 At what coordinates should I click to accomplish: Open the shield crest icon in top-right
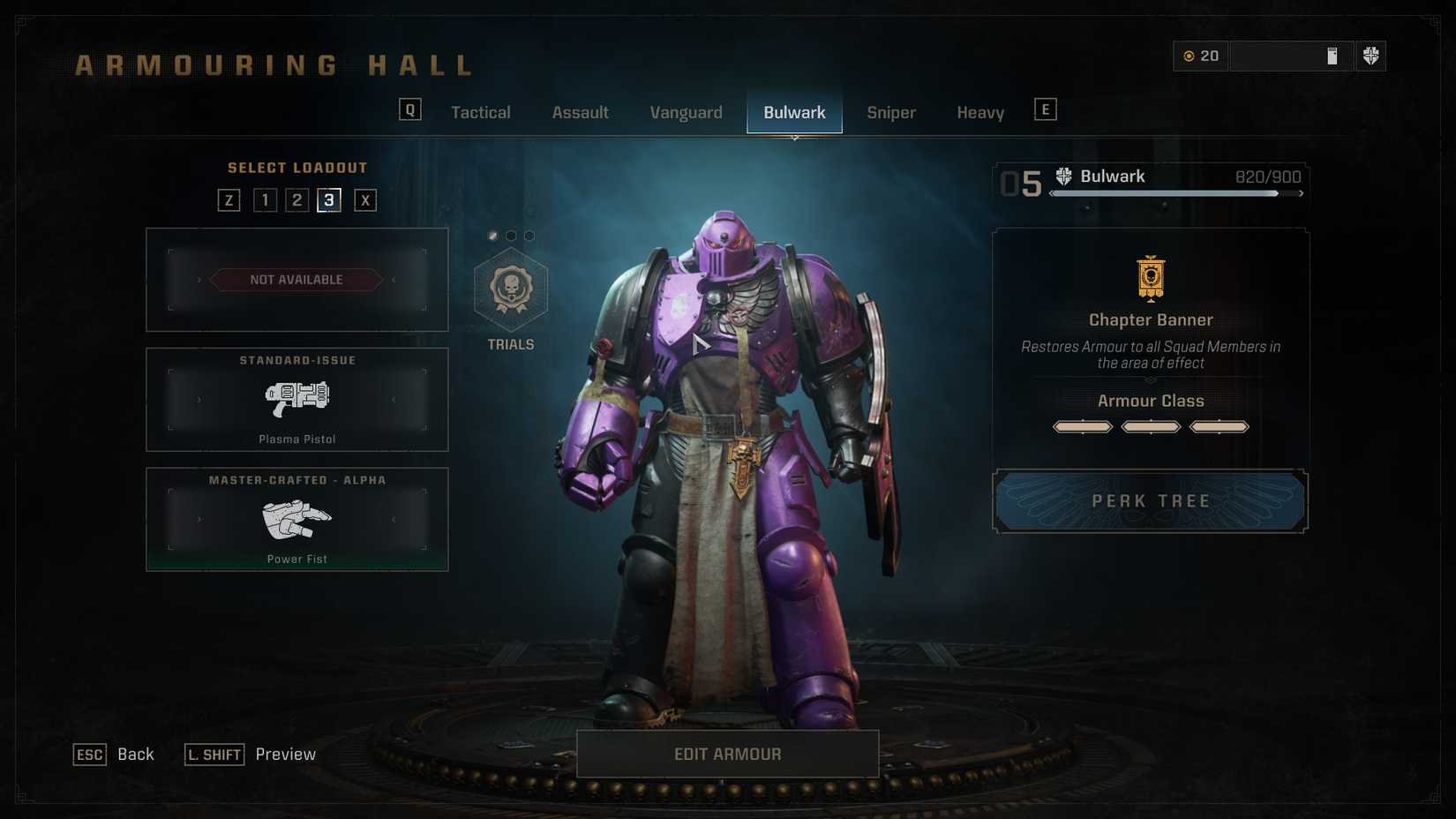[1371, 56]
